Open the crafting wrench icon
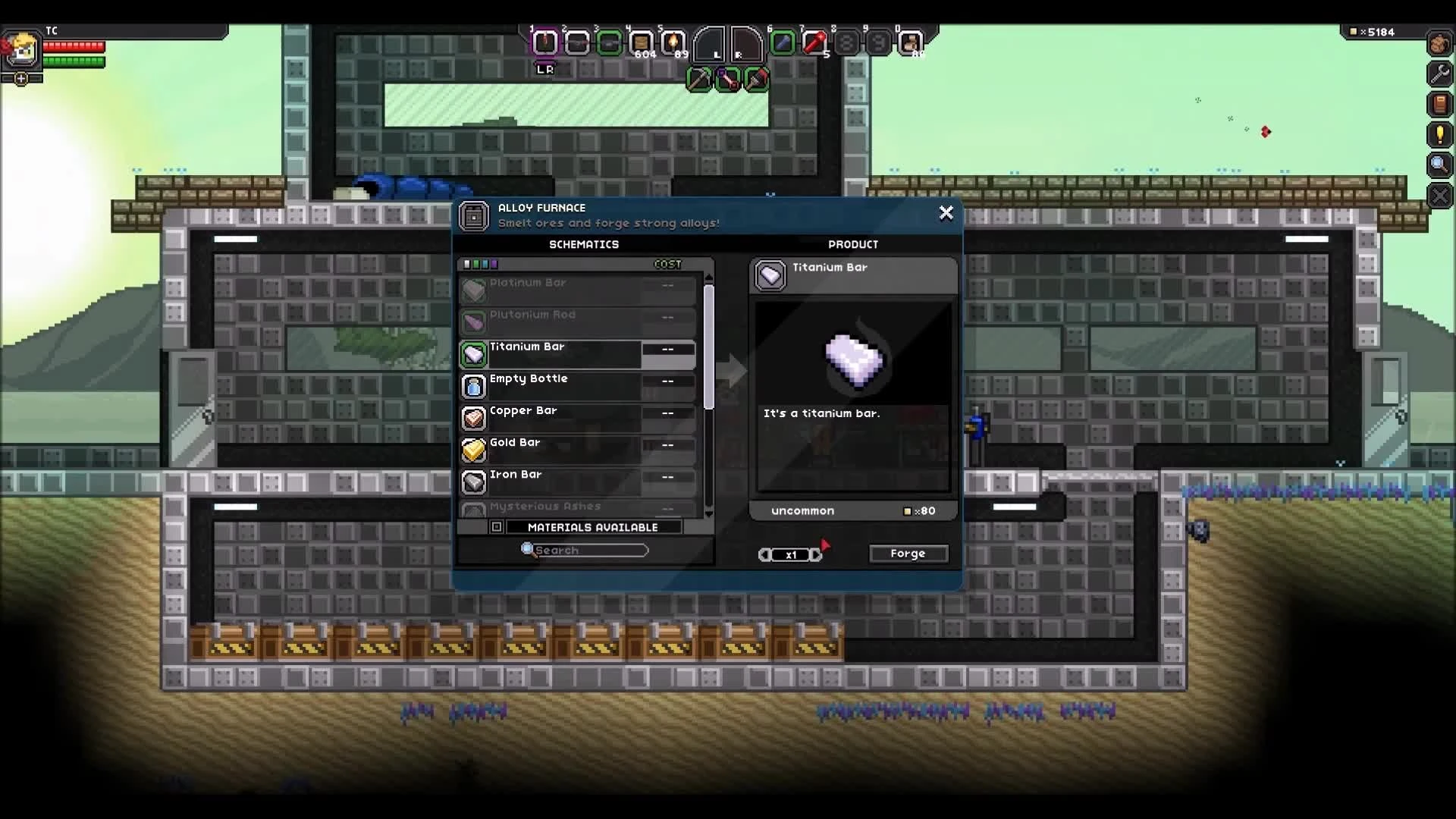The width and height of the screenshot is (1456, 819). pos(1439,74)
